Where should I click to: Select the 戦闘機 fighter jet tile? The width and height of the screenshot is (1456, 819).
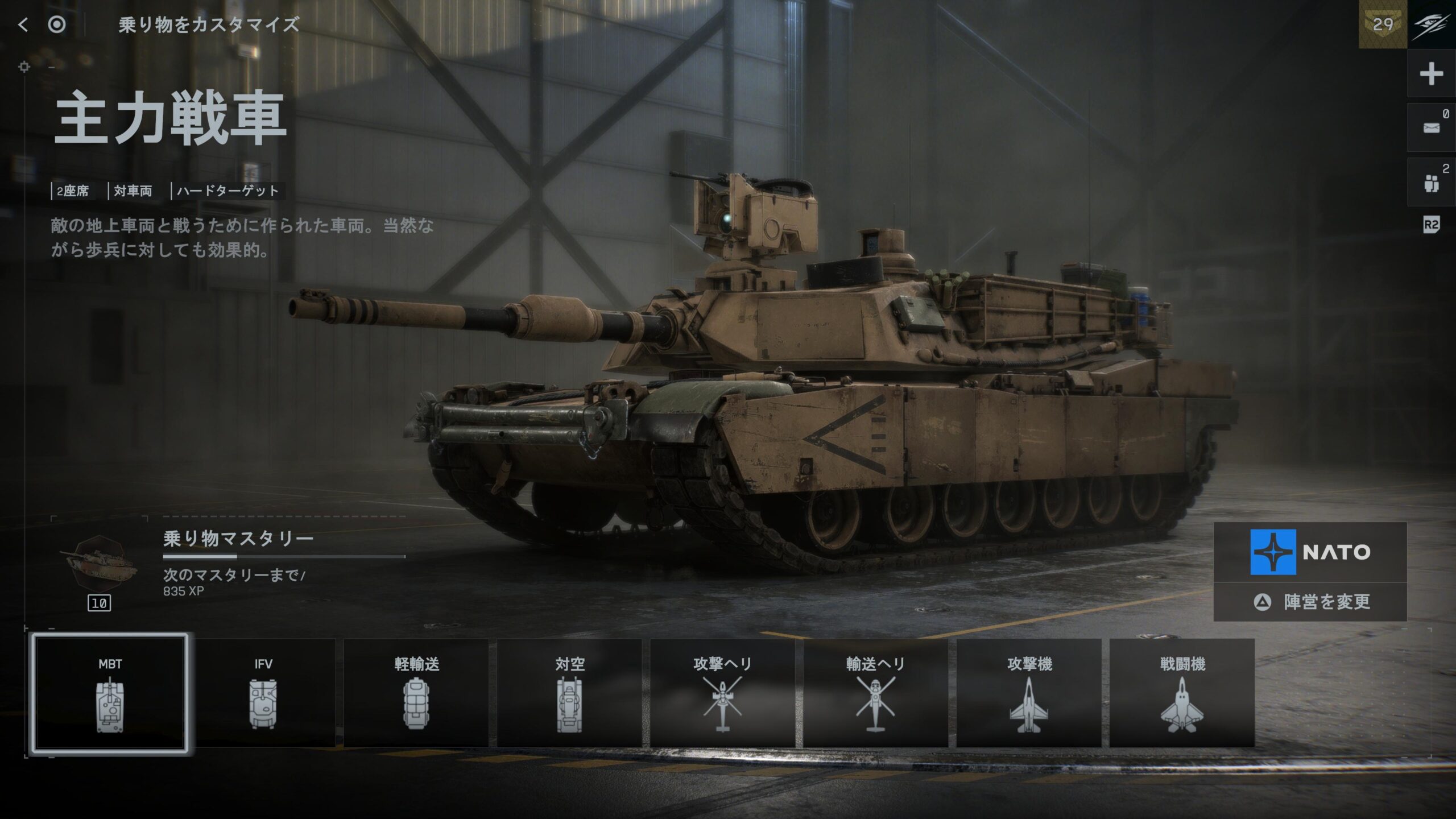tap(1182, 693)
